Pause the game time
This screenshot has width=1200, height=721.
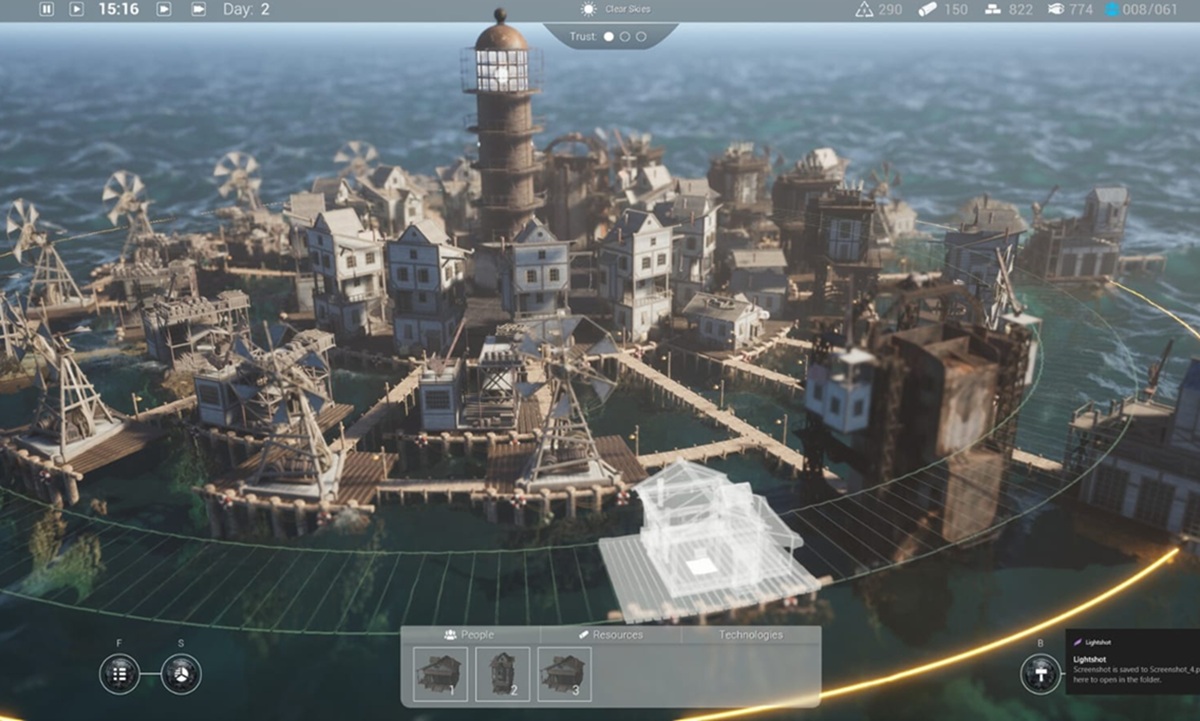[x=46, y=9]
